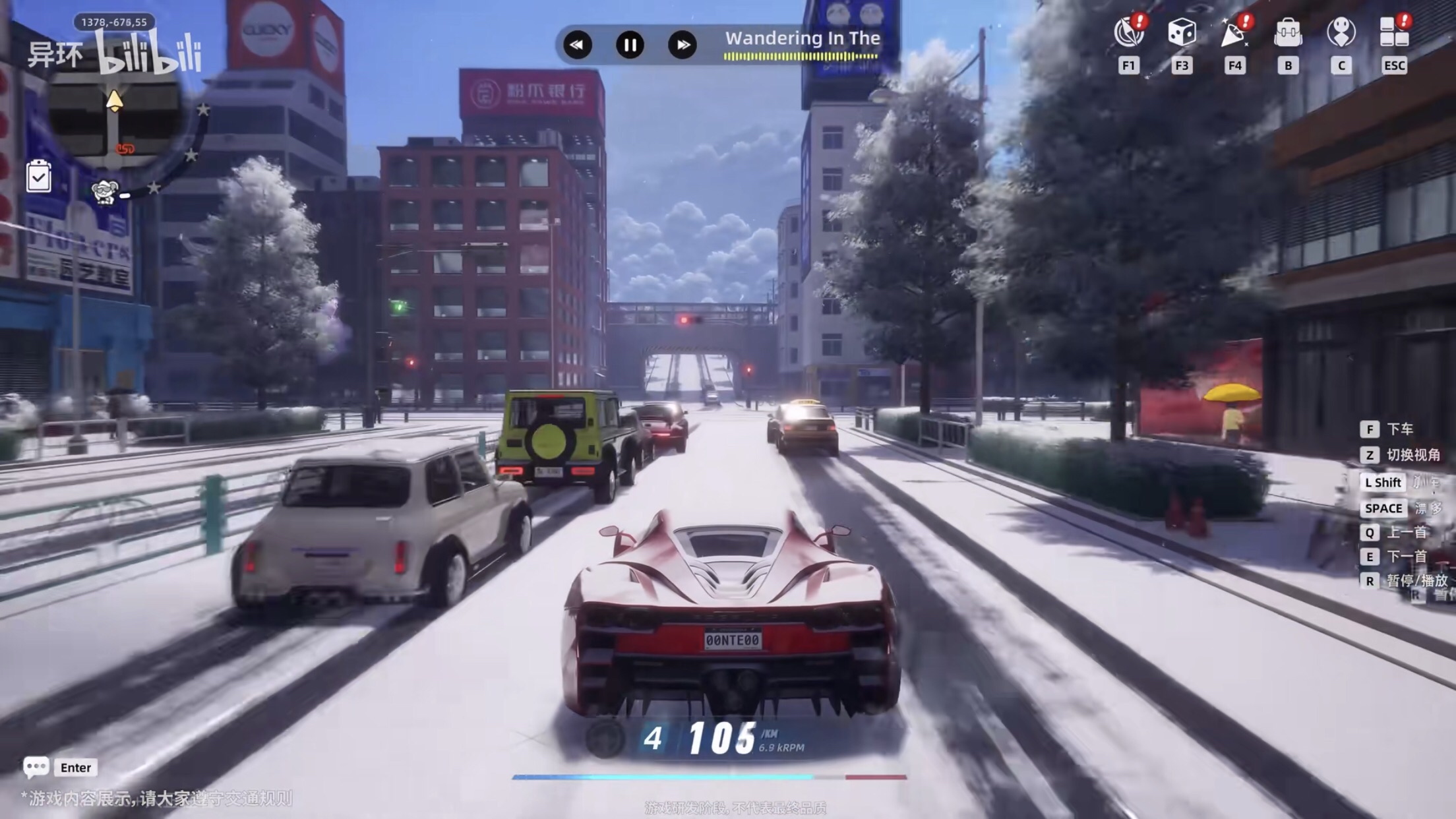The width and height of the screenshot is (1456, 819).
Task: Click the monkey mascot icon under the minimap
Action: click(x=106, y=192)
